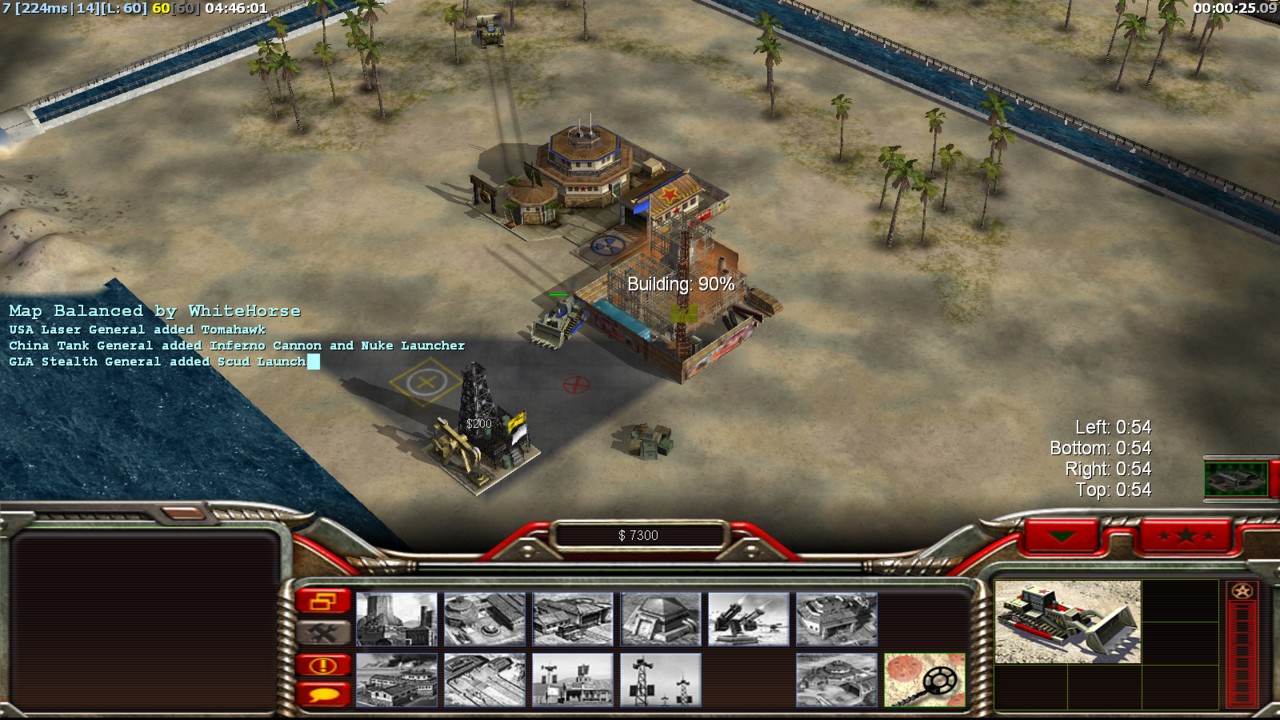The width and height of the screenshot is (1280, 720).
Task: Open the speech bubble communicator button
Action: pos(323,693)
